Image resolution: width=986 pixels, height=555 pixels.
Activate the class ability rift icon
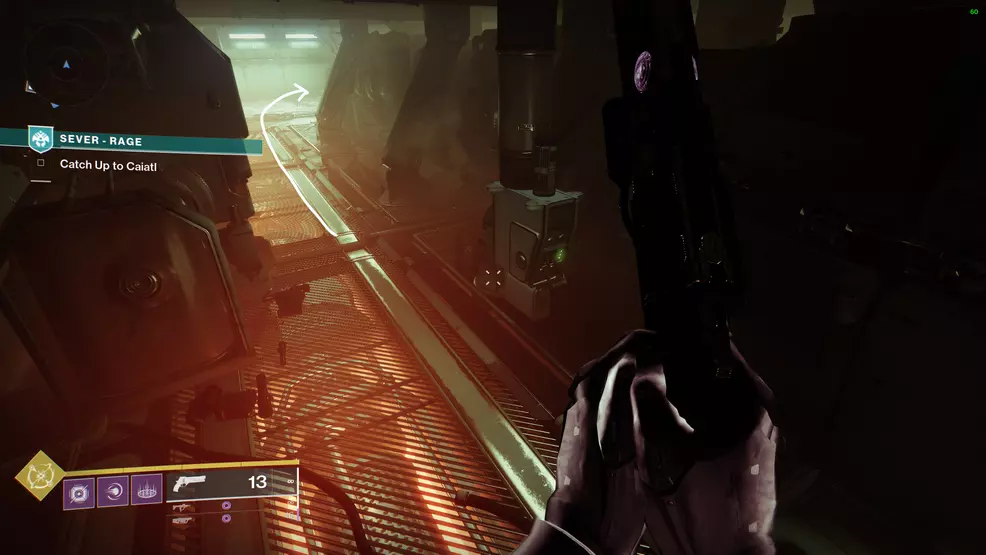coord(146,490)
